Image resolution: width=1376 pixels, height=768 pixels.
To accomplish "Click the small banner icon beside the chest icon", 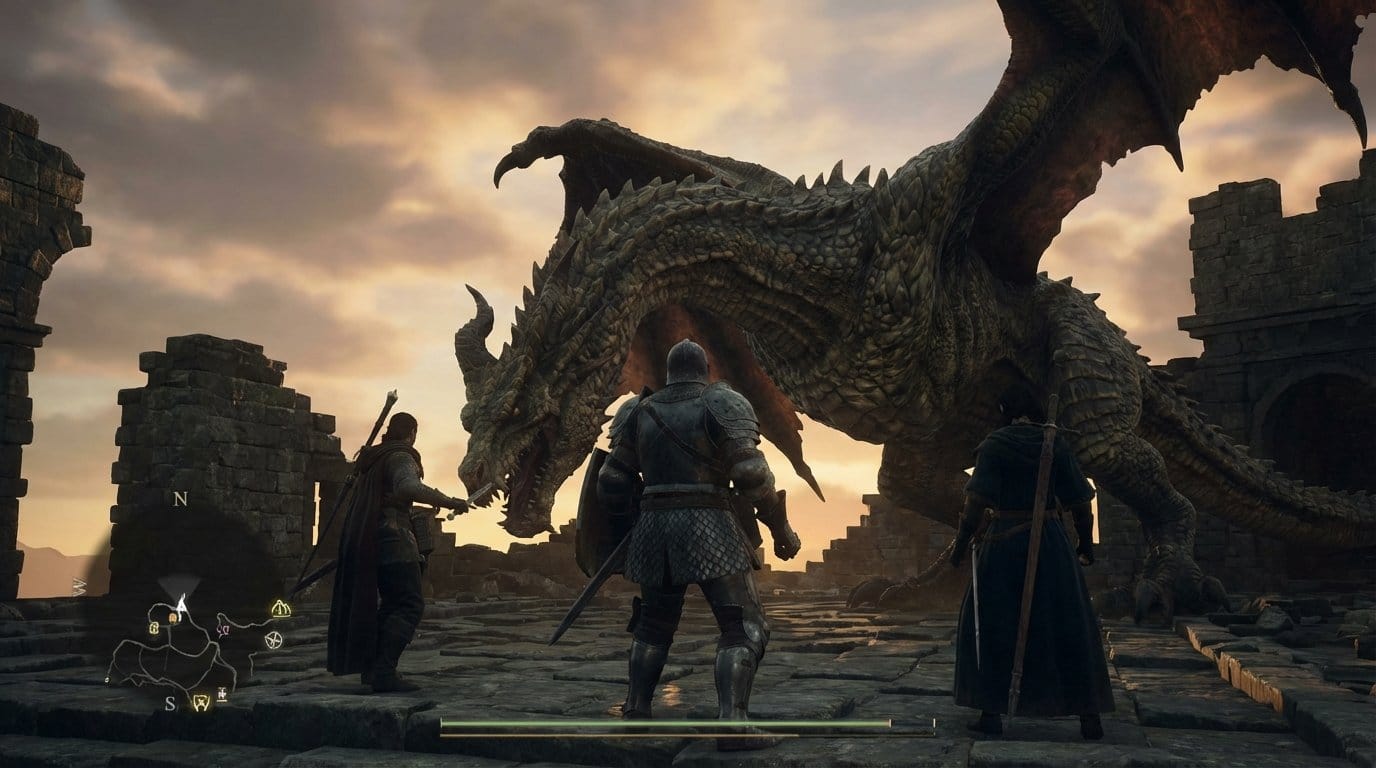I will 221,693.
